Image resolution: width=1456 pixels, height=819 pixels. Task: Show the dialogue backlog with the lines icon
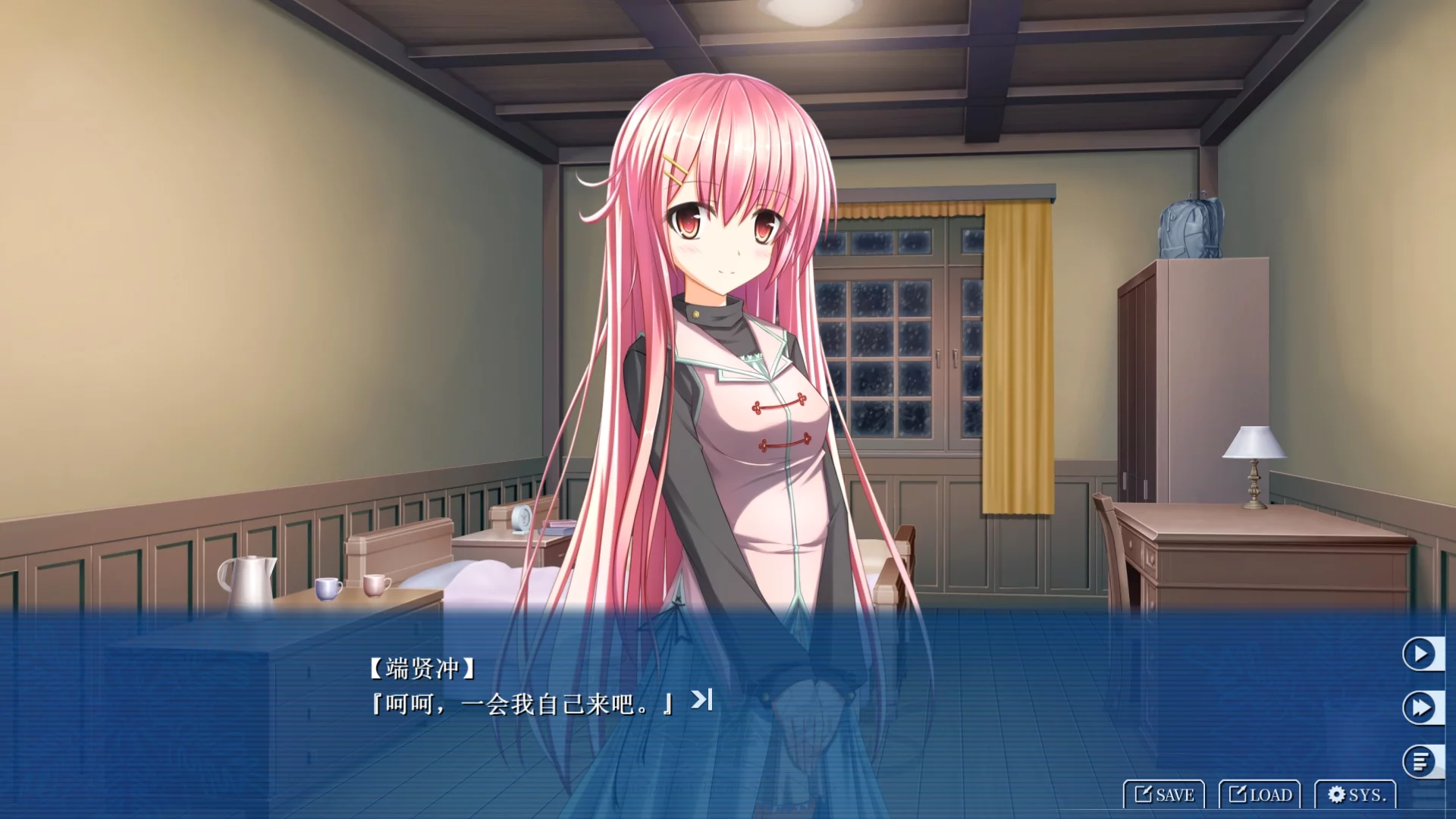[x=1420, y=761]
